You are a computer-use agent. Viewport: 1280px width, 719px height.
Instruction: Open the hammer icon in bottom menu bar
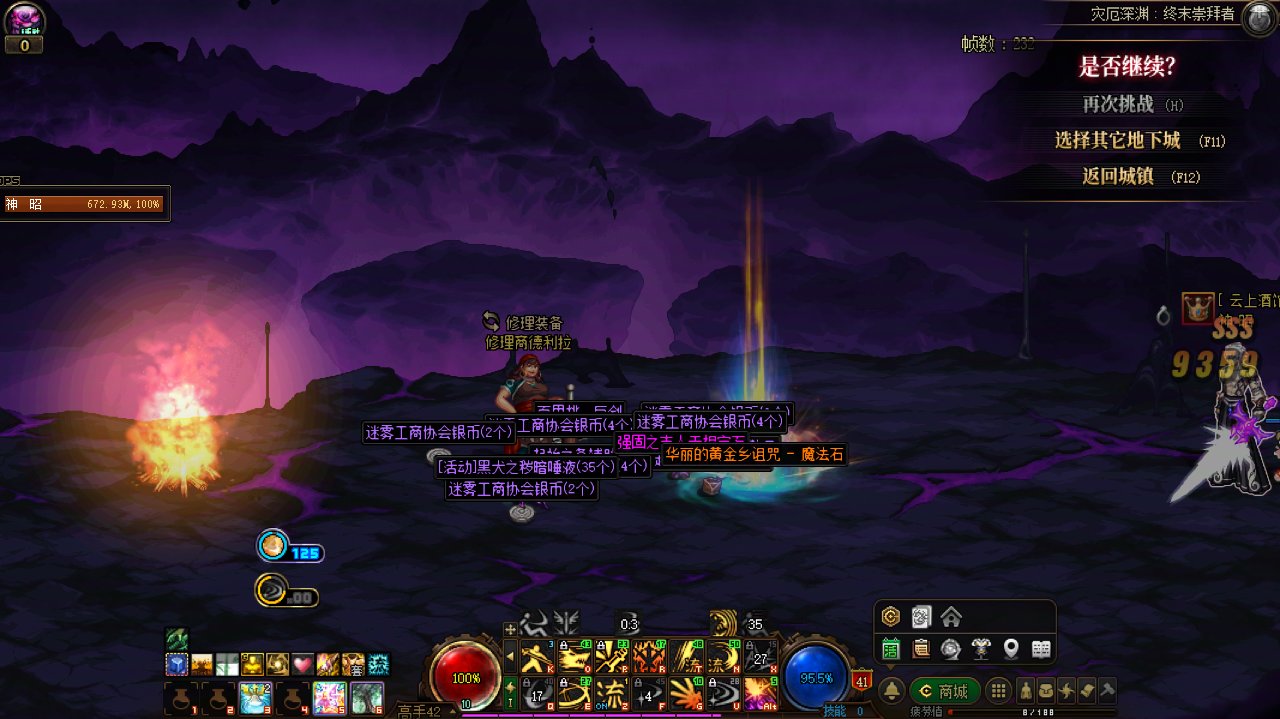click(1106, 691)
